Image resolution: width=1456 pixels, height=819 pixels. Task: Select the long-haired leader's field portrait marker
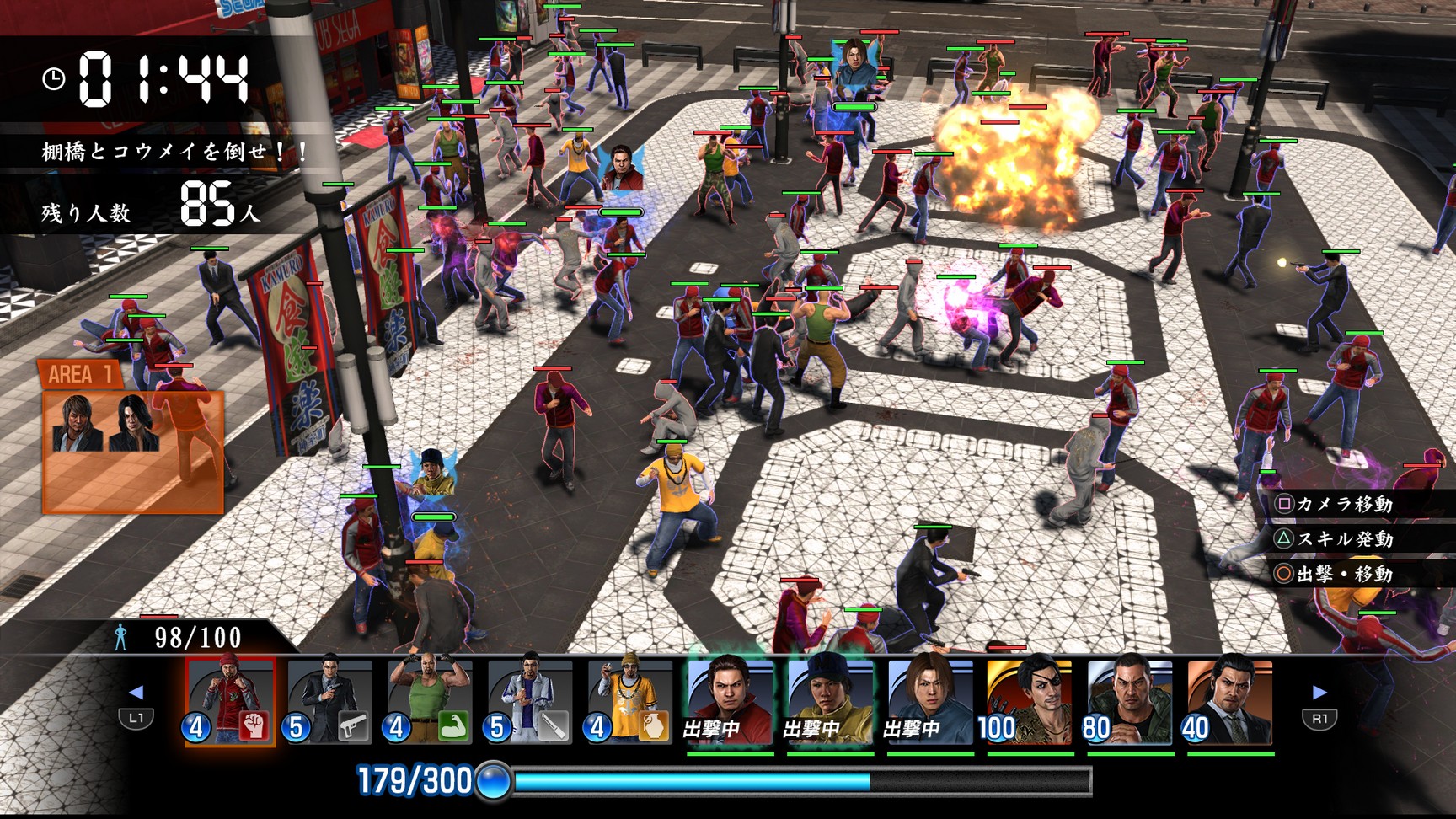point(853,65)
